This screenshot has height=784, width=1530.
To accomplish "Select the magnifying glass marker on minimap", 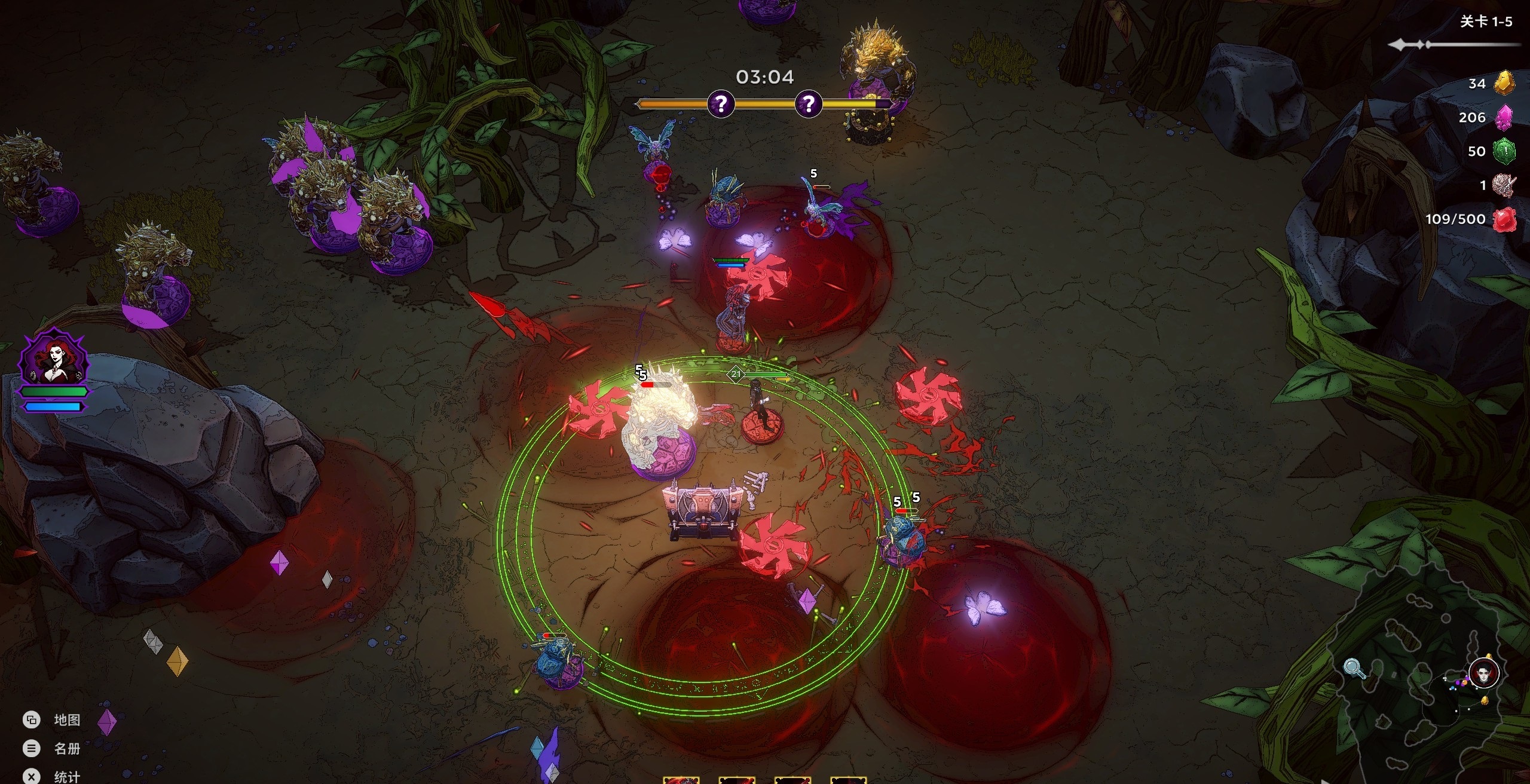I will [x=1354, y=667].
